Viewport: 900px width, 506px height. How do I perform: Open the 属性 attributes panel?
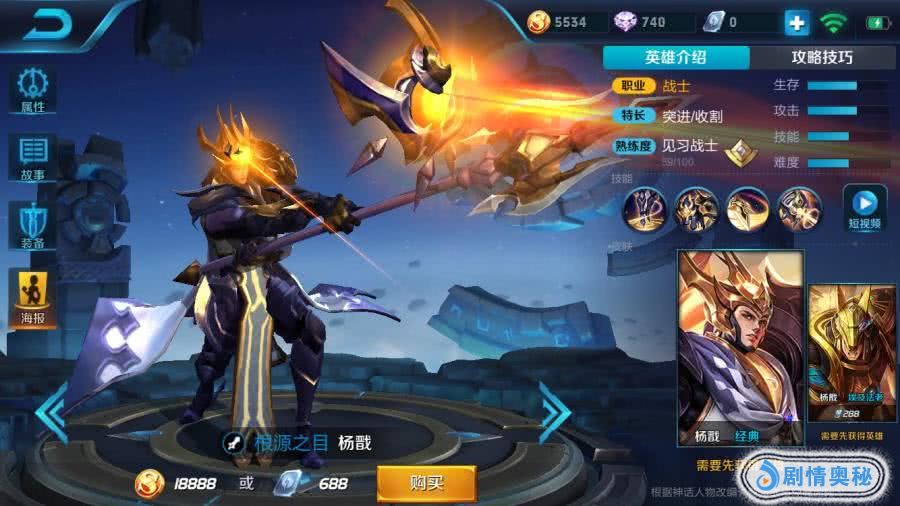tap(33, 90)
